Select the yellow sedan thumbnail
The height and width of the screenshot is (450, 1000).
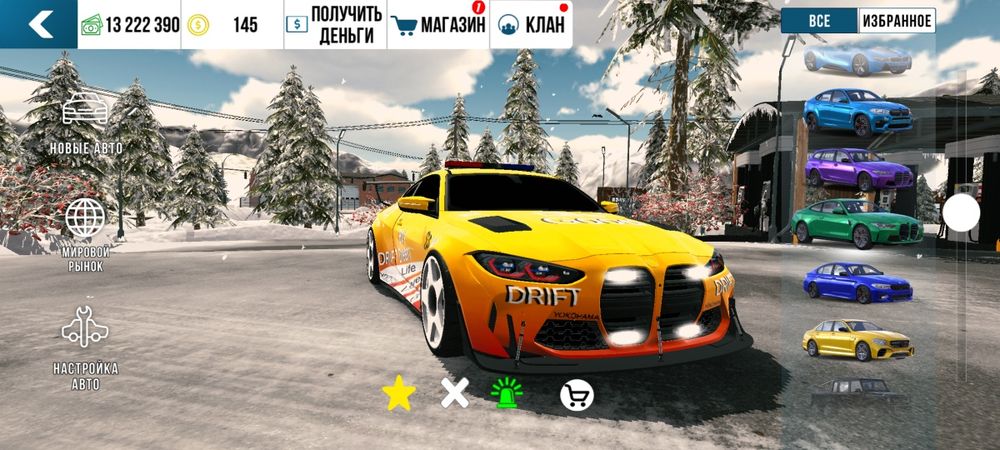[x=858, y=339]
